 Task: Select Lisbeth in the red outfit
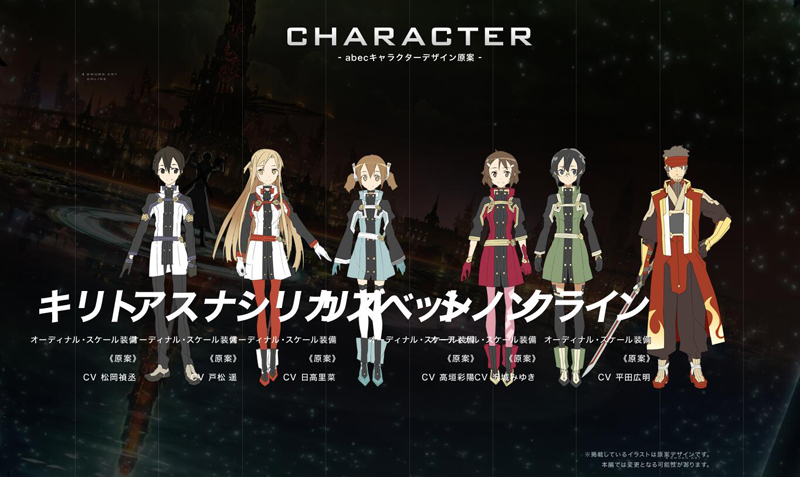pos(497,220)
